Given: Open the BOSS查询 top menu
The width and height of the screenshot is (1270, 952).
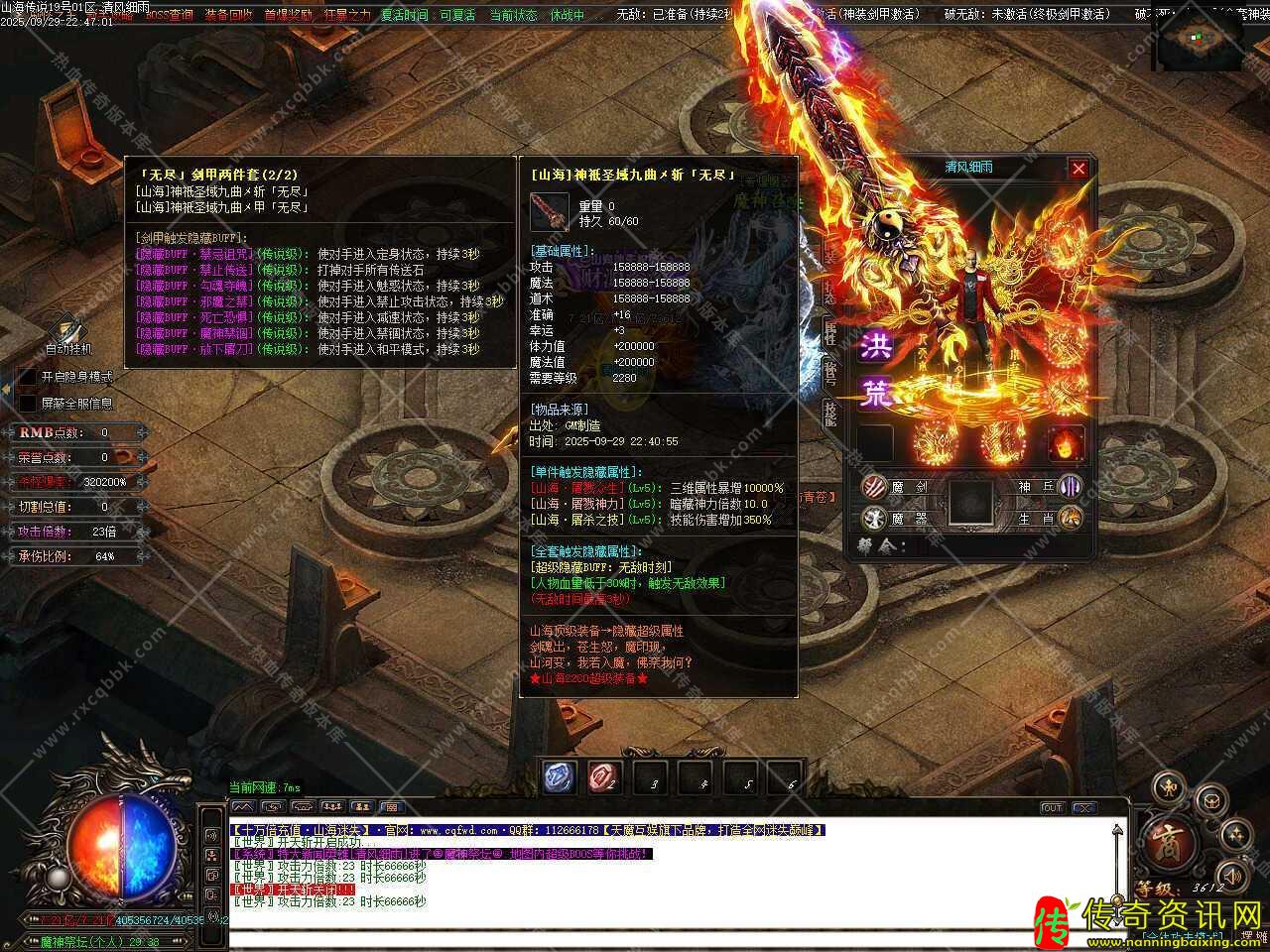Looking at the screenshot, I should tap(170, 15).
